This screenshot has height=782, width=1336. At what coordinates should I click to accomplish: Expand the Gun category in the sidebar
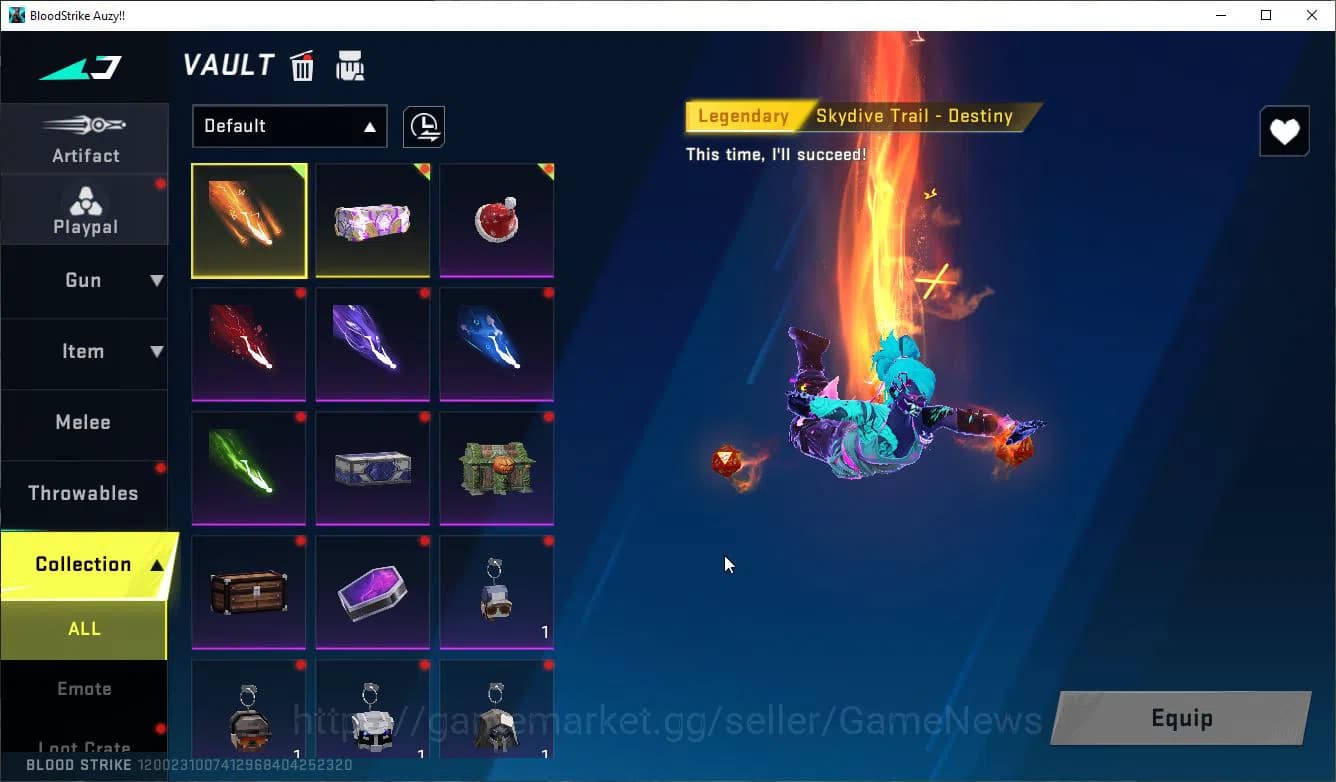[85, 281]
